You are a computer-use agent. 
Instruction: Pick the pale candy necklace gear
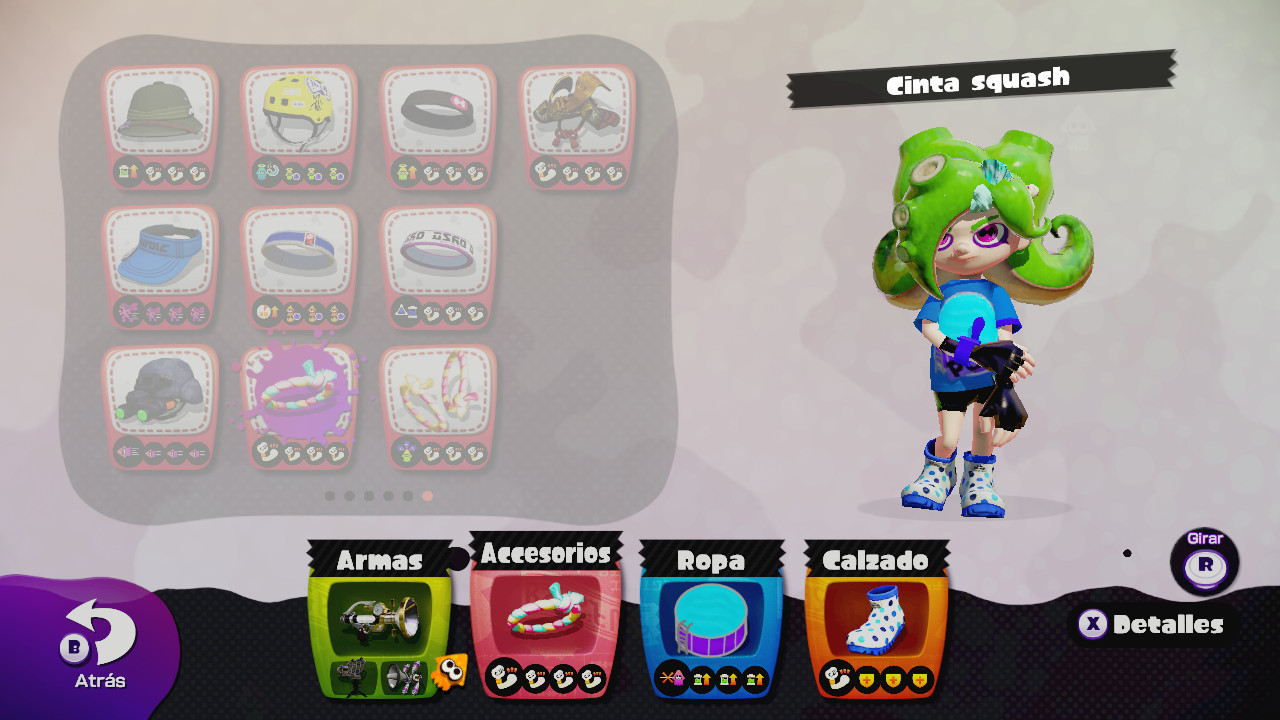click(438, 394)
